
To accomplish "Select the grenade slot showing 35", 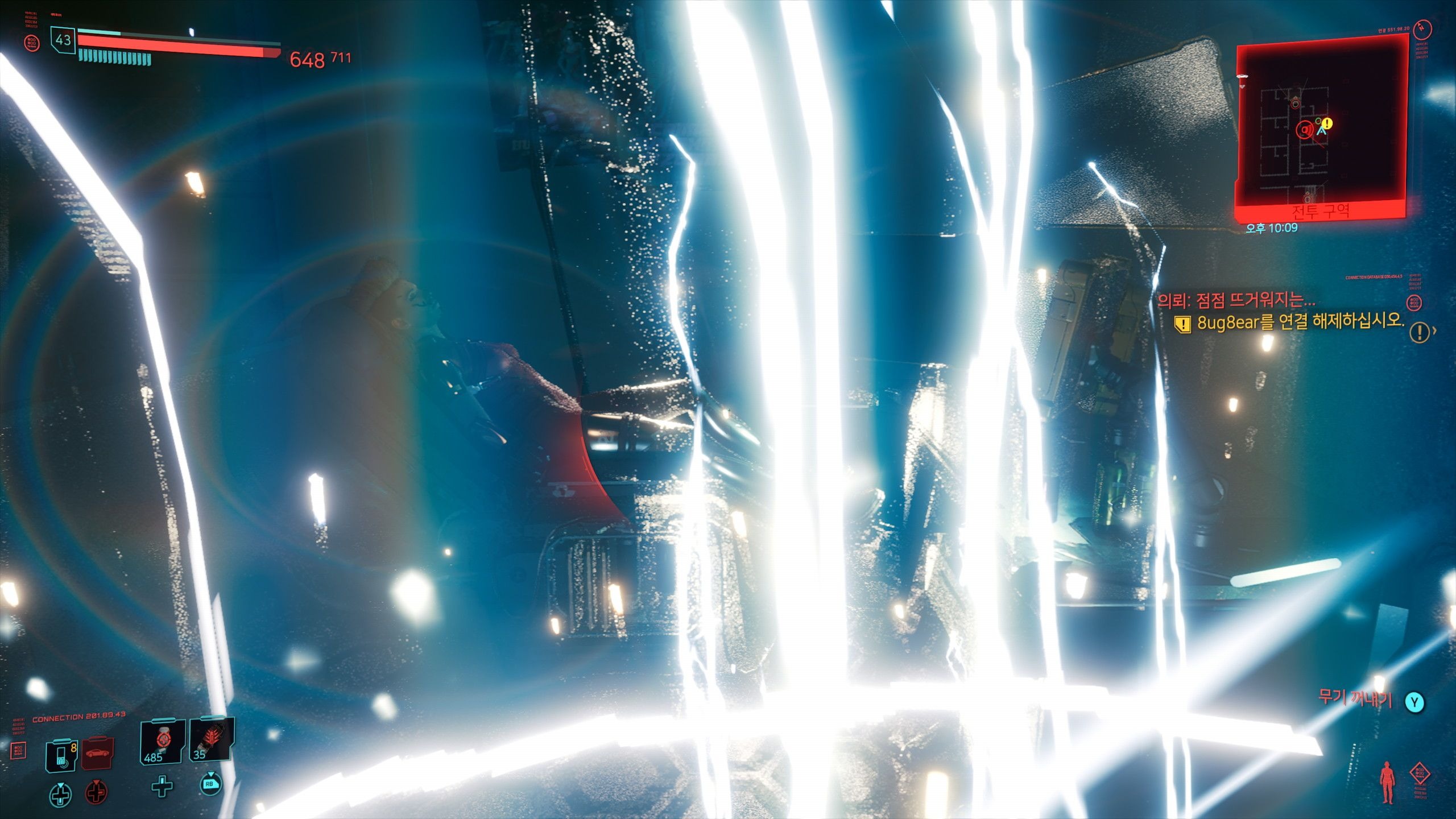I will tap(210, 741).
